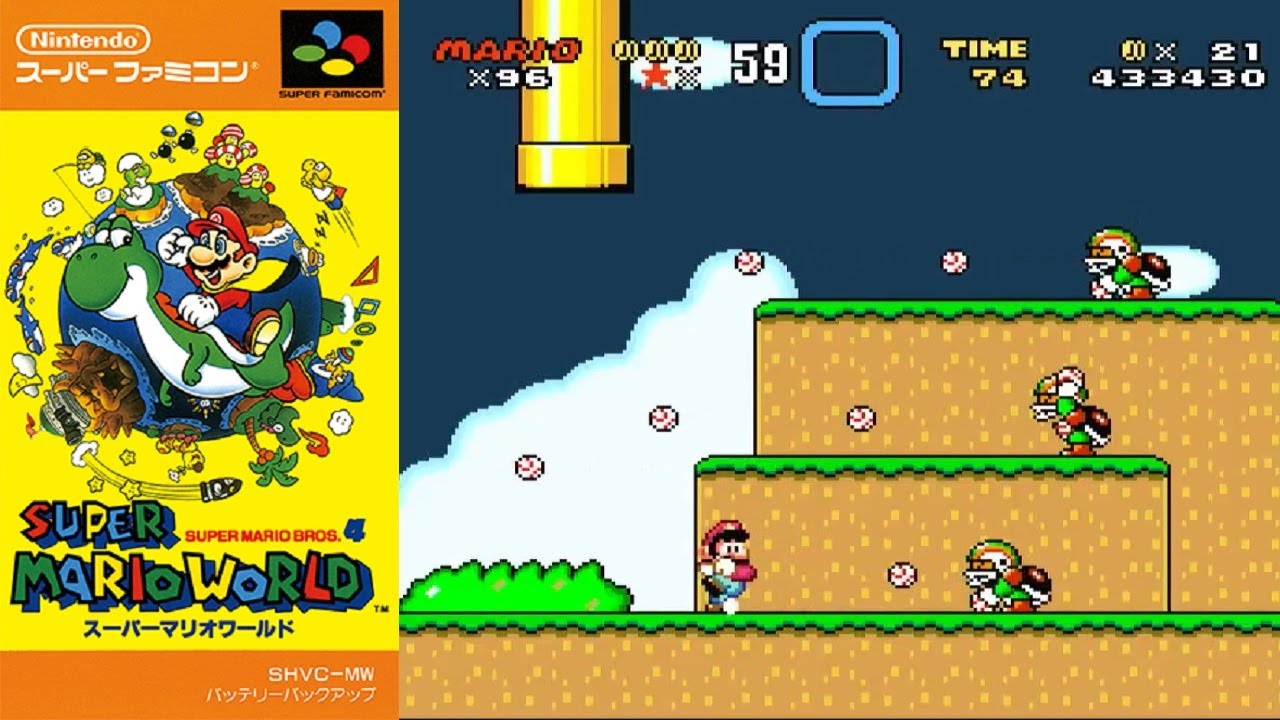The height and width of the screenshot is (720, 1280).
Task: Click the yellow coin icon in the HUD
Action: click(660, 50)
